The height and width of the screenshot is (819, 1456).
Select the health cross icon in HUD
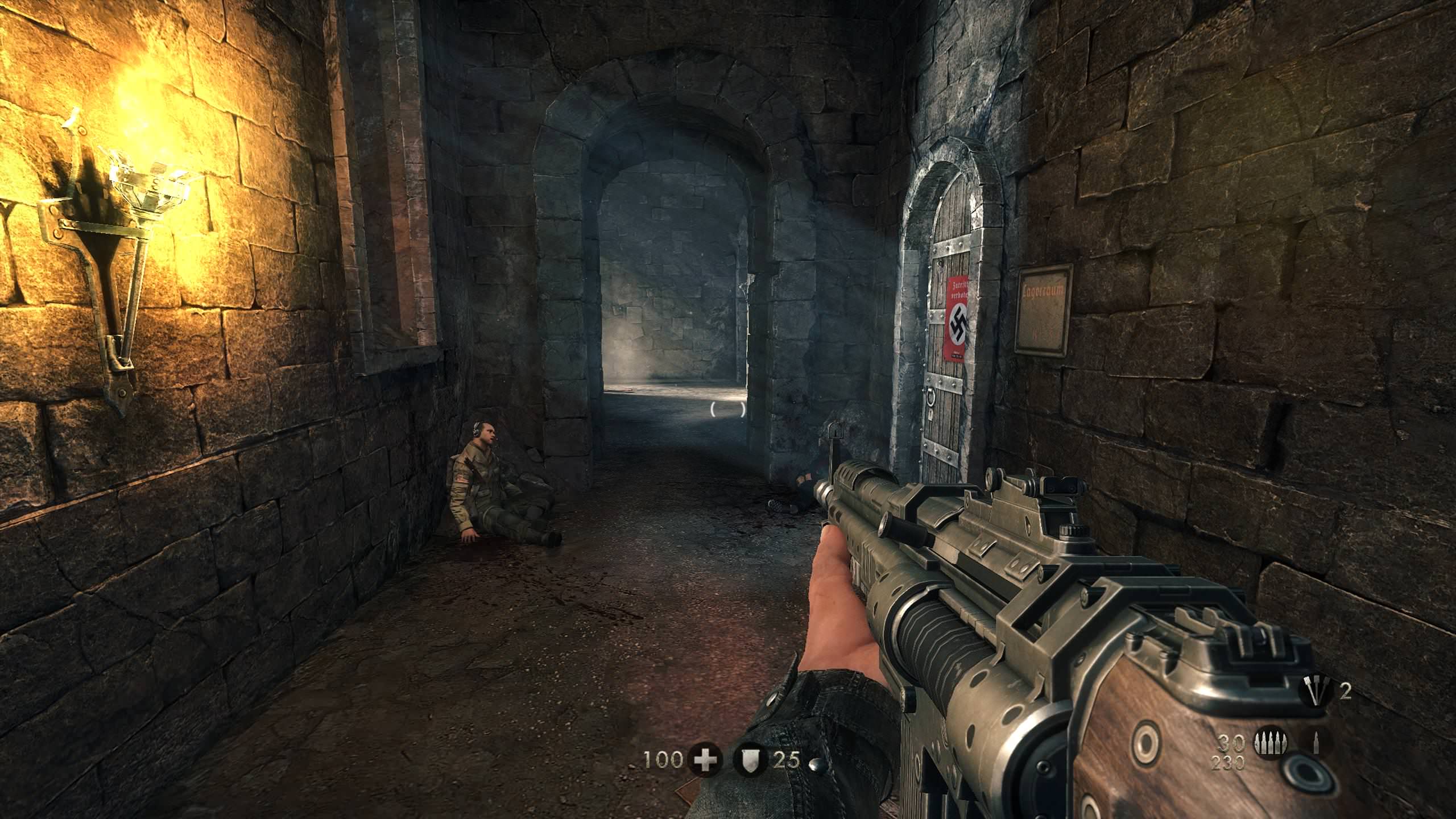tap(705, 759)
